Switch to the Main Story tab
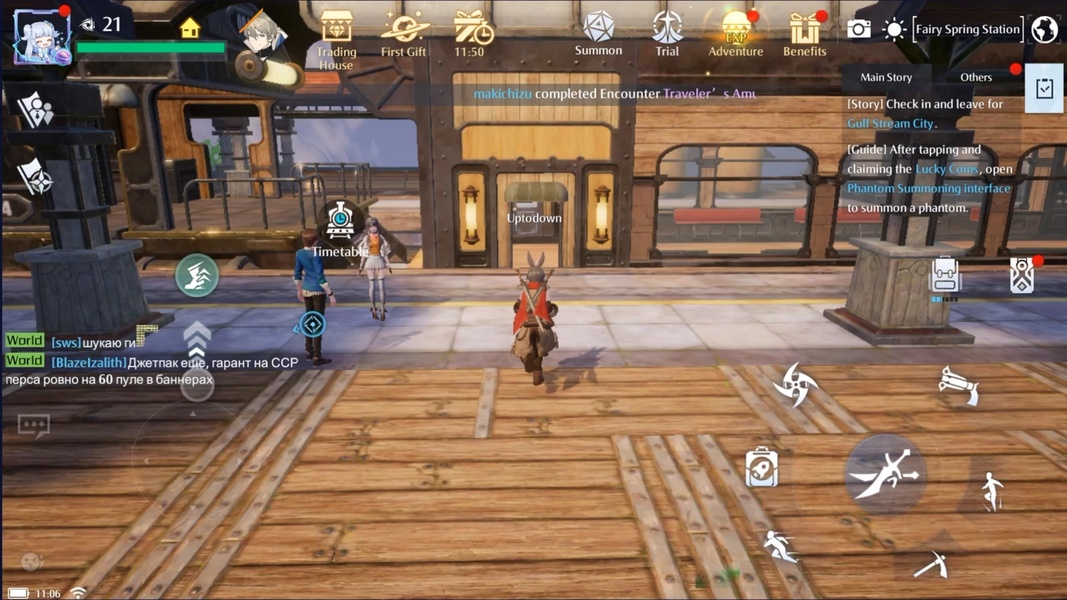1067x600 pixels. (886, 77)
